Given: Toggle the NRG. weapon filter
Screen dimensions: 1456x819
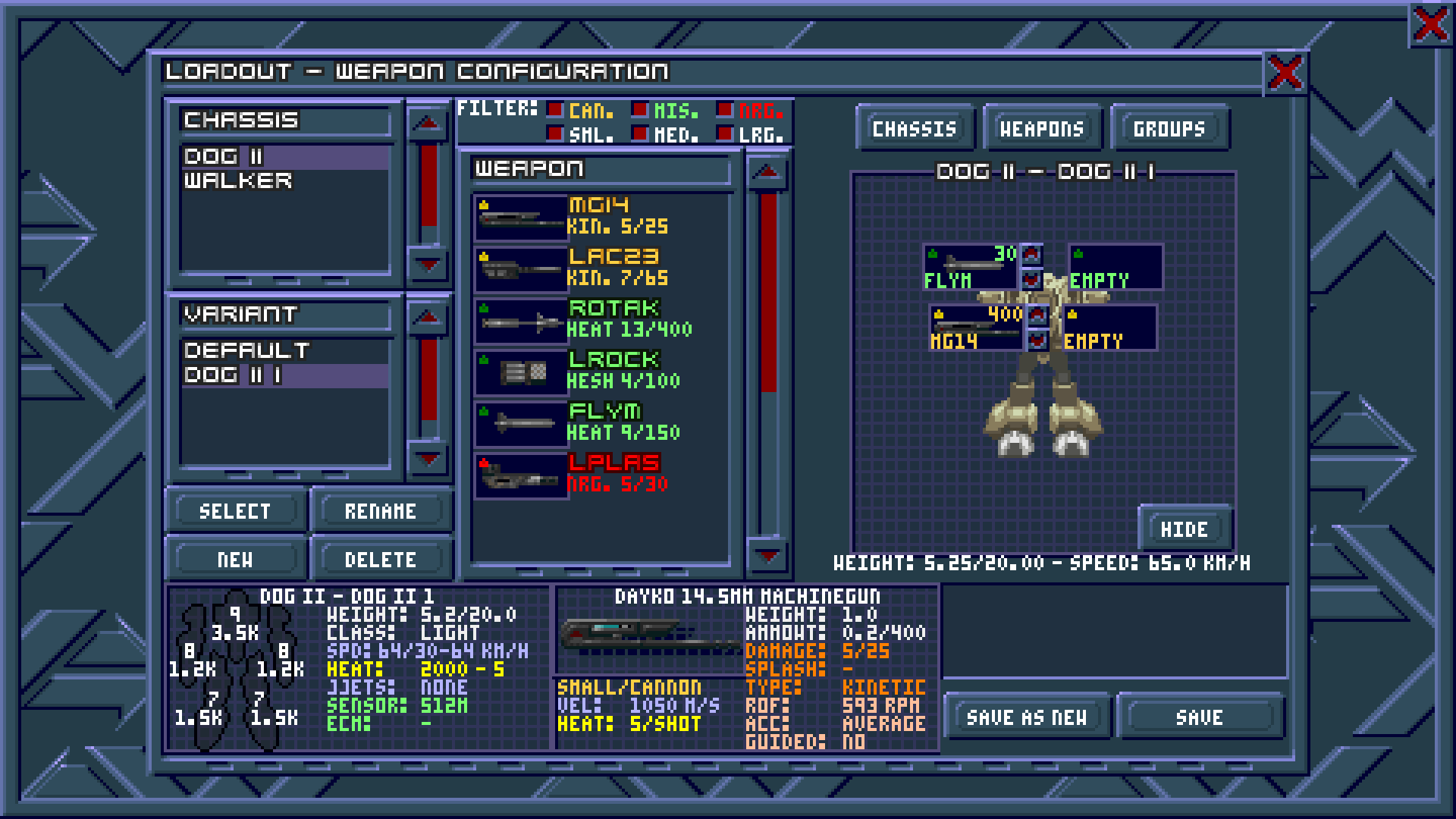Looking at the screenshot, I should coord(726,110).
